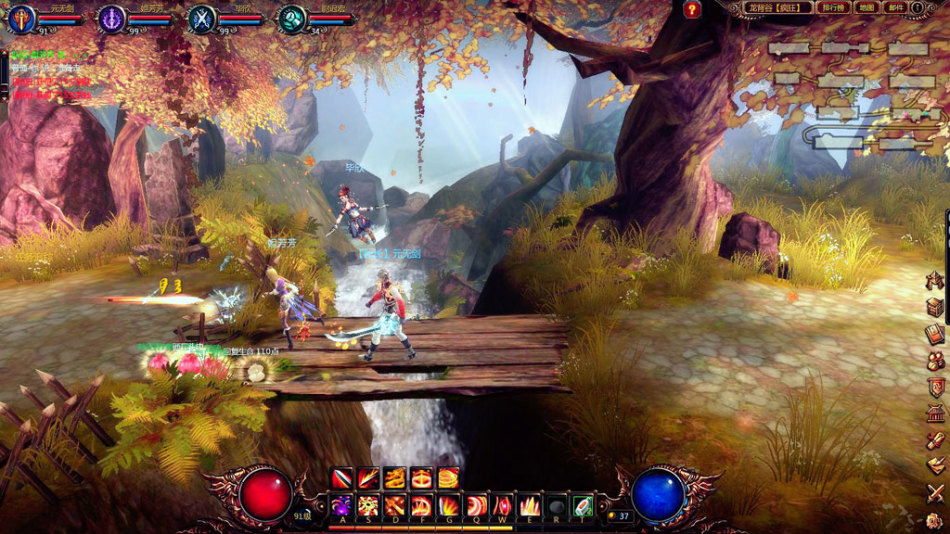
Task: Open the shield banner guild icon
Action: pyautogui.click(x=935, y=387)
